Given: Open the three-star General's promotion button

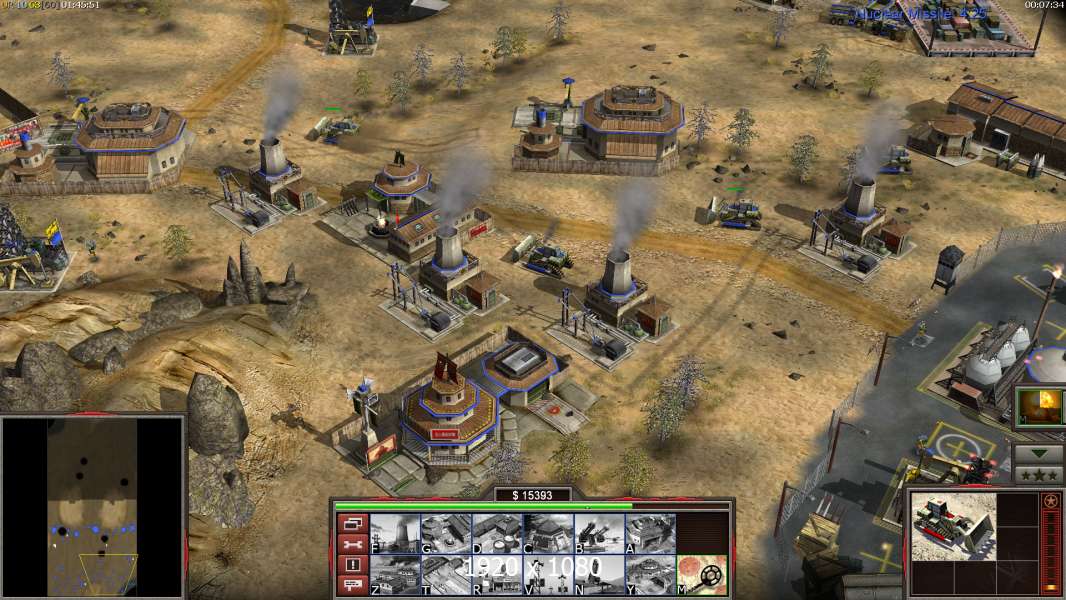Looking at the screenshot, I should coord(1038,474).
